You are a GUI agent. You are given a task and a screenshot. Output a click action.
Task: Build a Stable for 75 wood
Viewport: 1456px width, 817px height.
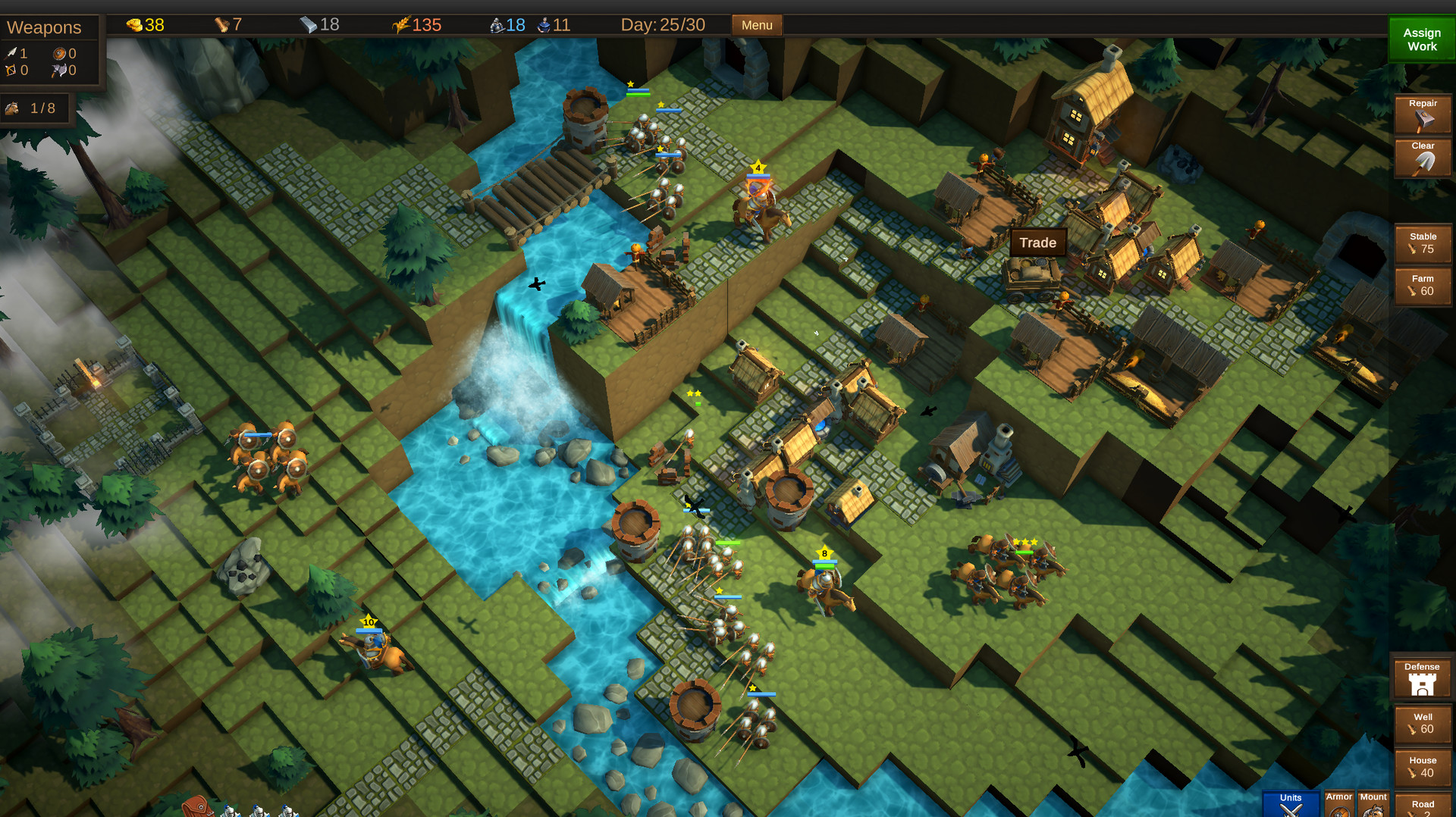[x=1422, y=243]
